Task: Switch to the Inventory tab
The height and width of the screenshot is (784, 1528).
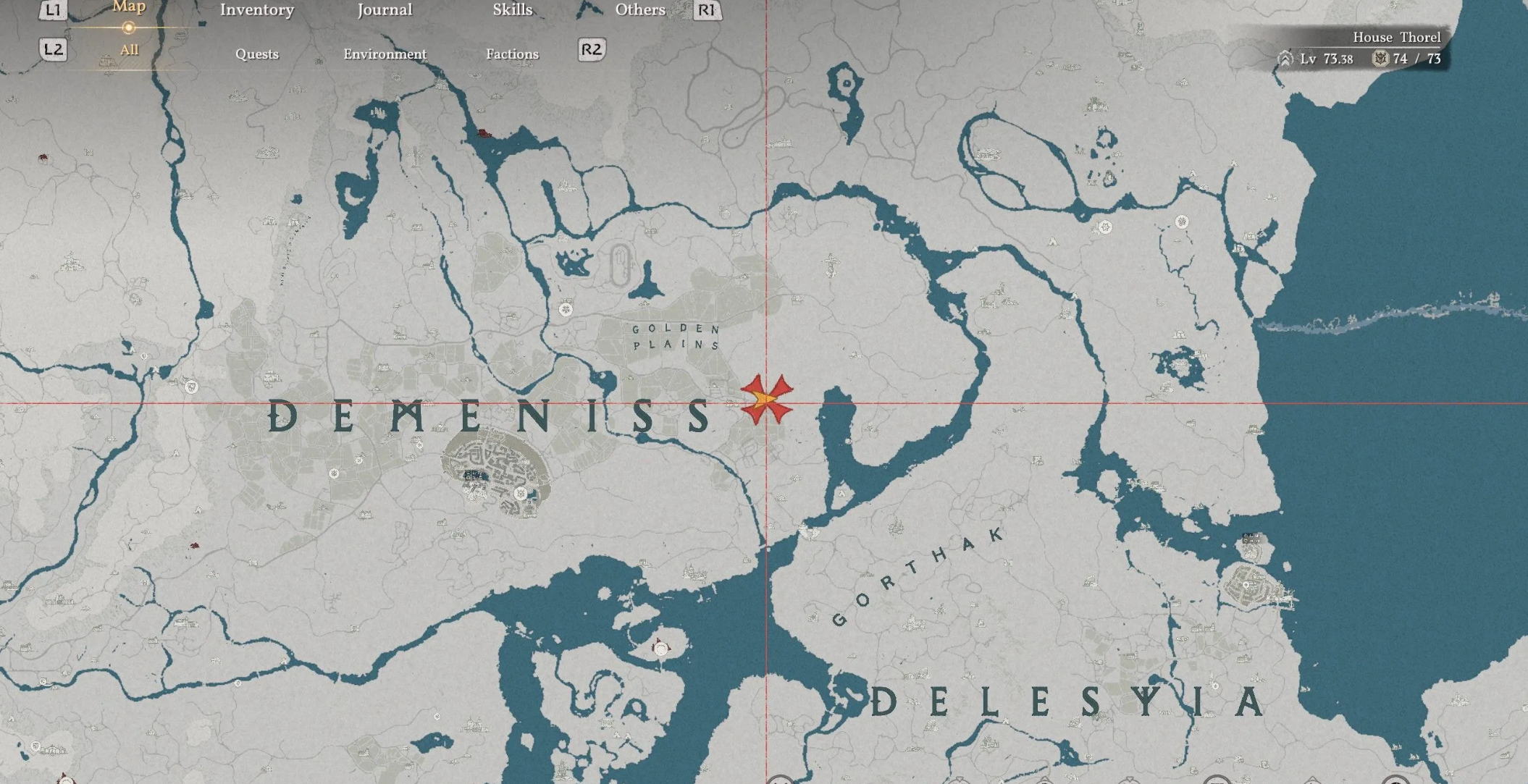Action: pyautogui.click(x=257, y=10)
